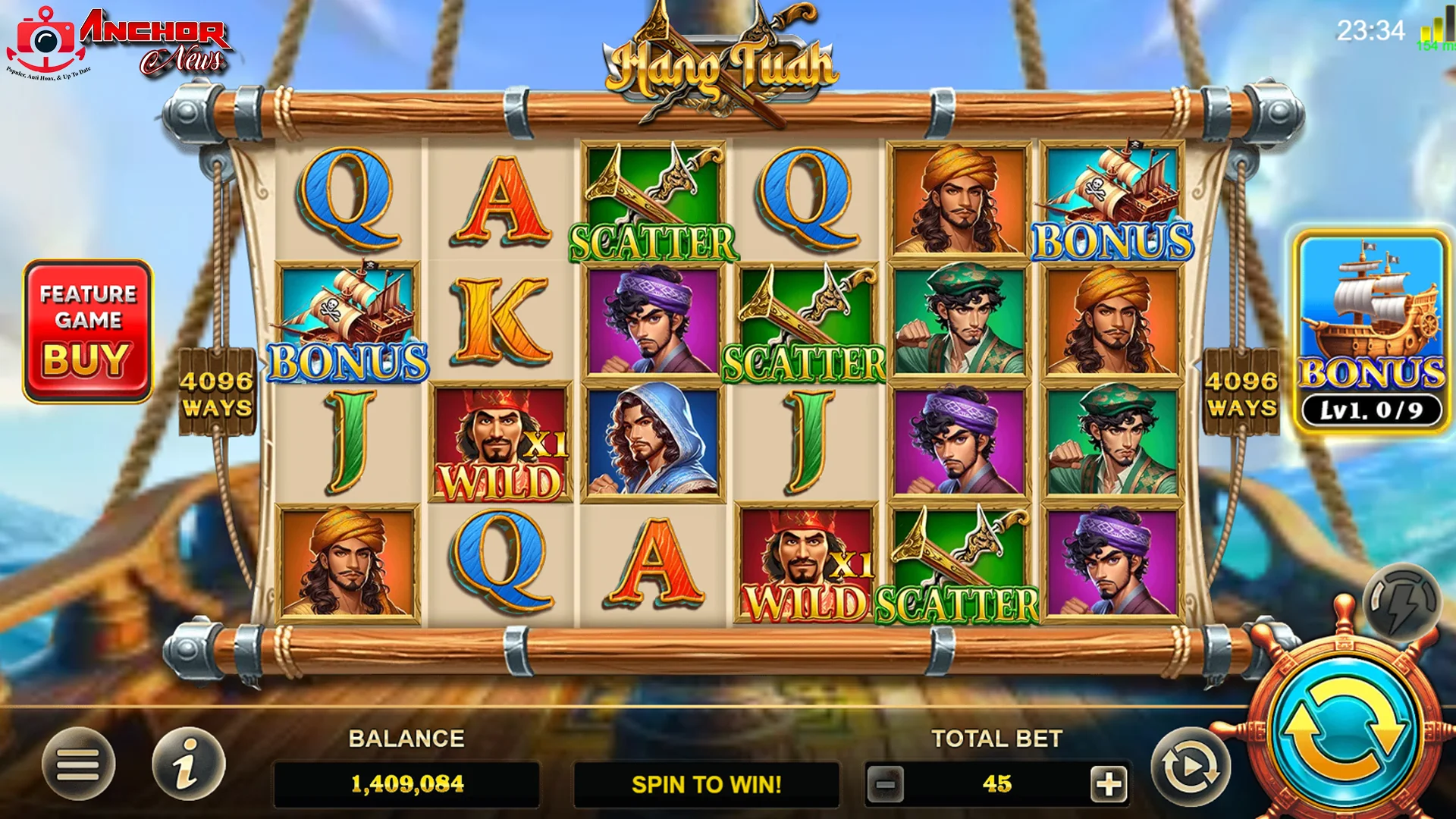This screenshot has height=819, width=1456.
Task: Open the Bonus ship level panel
Action: 1372,332
